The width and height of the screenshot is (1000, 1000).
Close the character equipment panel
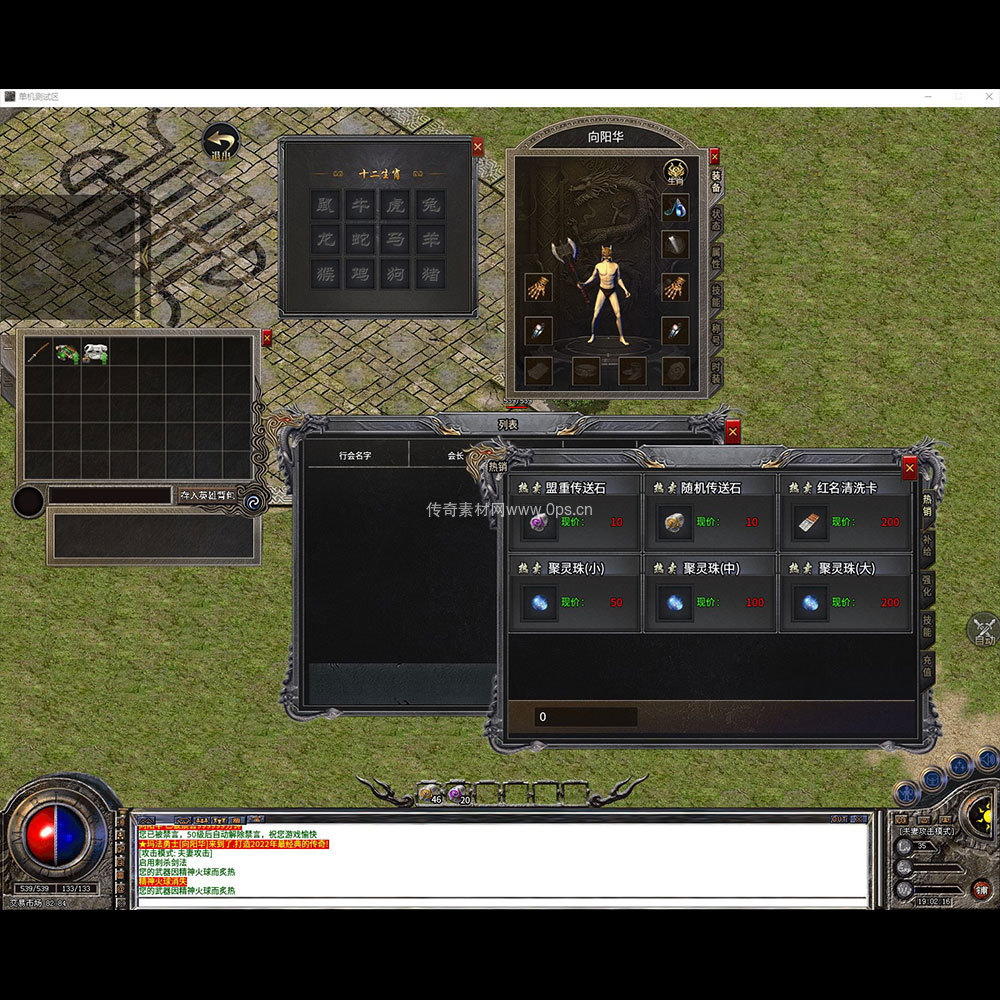point(714,157)
